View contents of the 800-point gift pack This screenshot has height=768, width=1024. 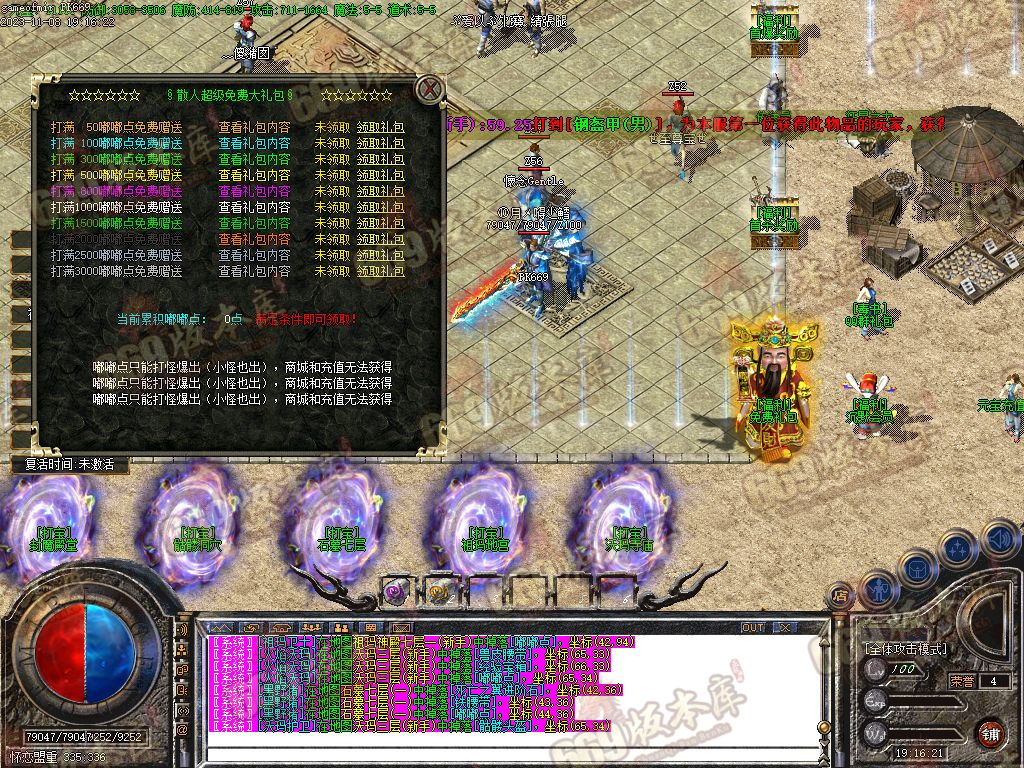(254, 192)
